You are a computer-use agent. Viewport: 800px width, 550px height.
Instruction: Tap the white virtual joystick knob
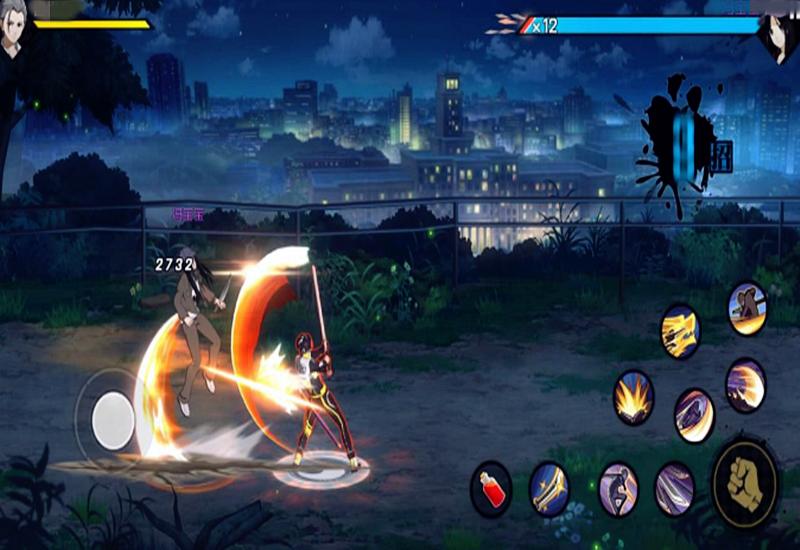pos(113,420)
